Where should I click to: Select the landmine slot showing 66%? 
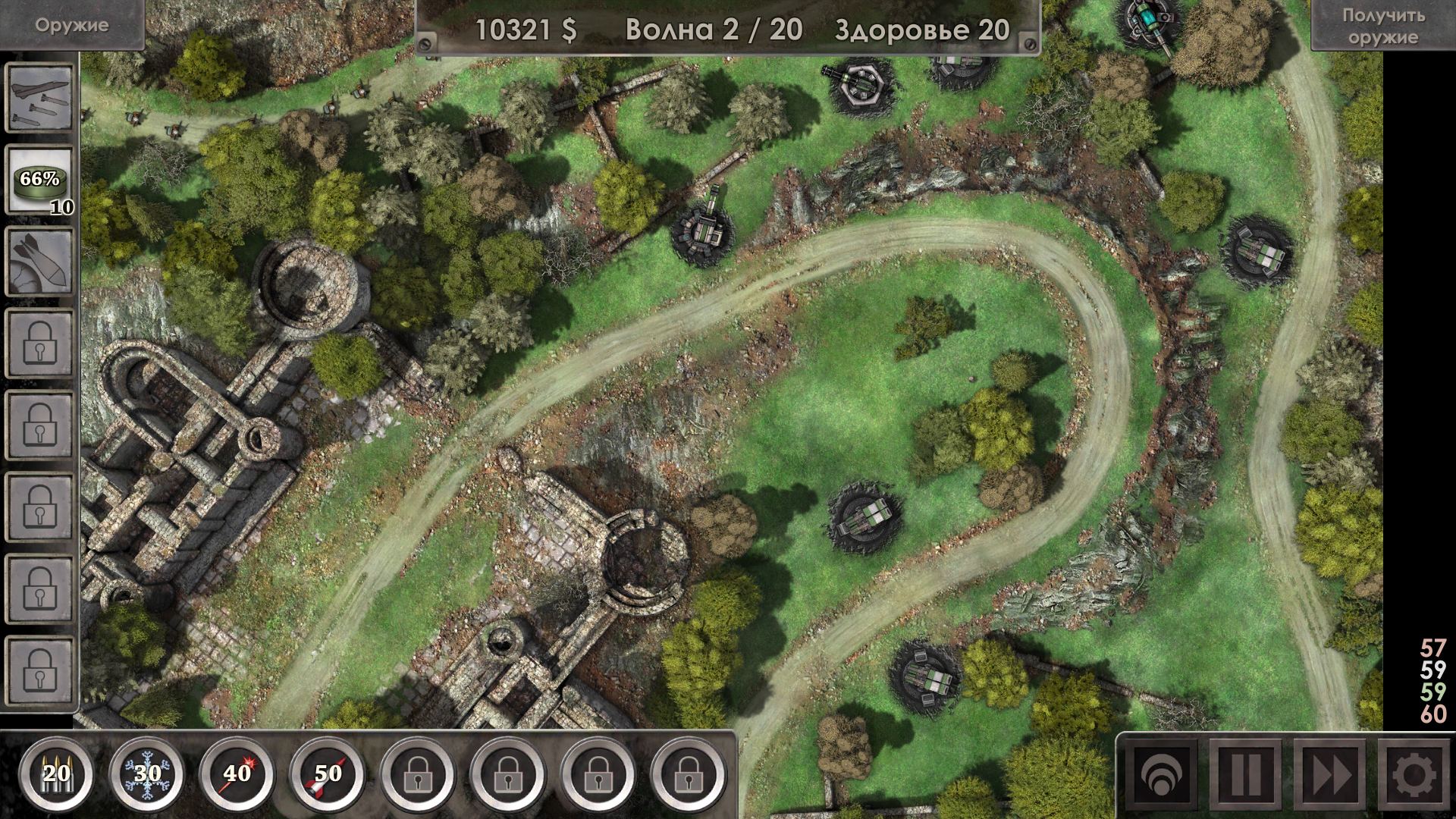(40, 180)
